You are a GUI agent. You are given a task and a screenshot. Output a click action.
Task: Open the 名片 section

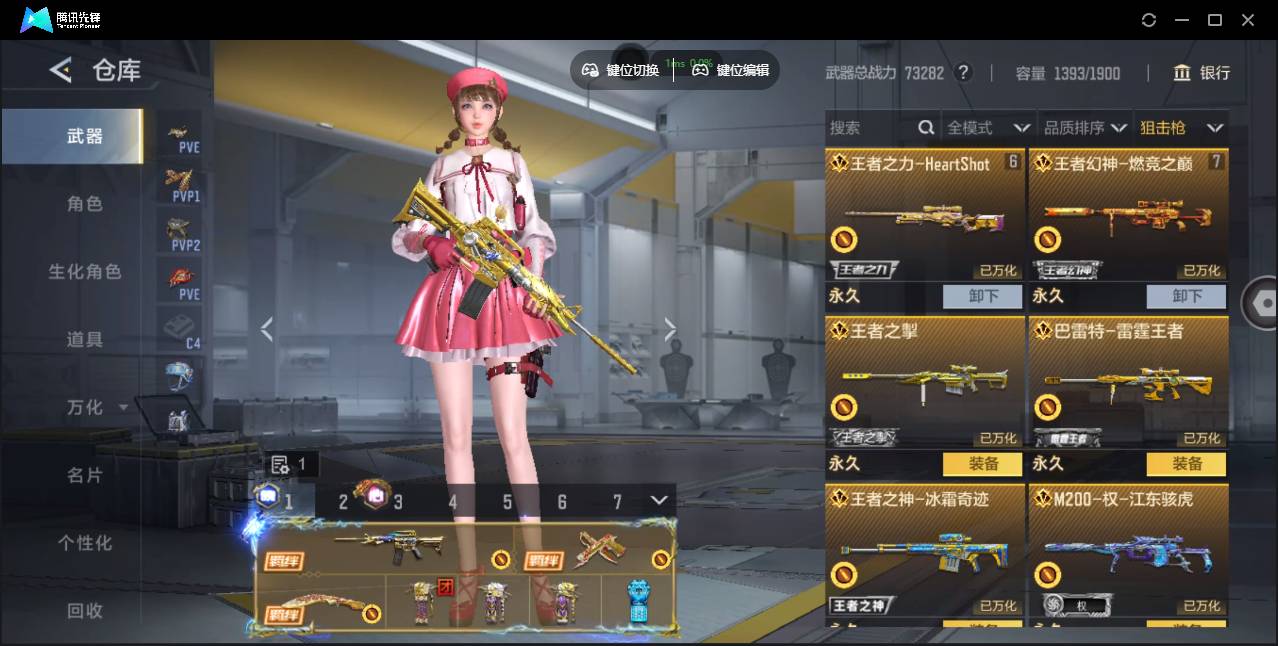tap(85, 475)
